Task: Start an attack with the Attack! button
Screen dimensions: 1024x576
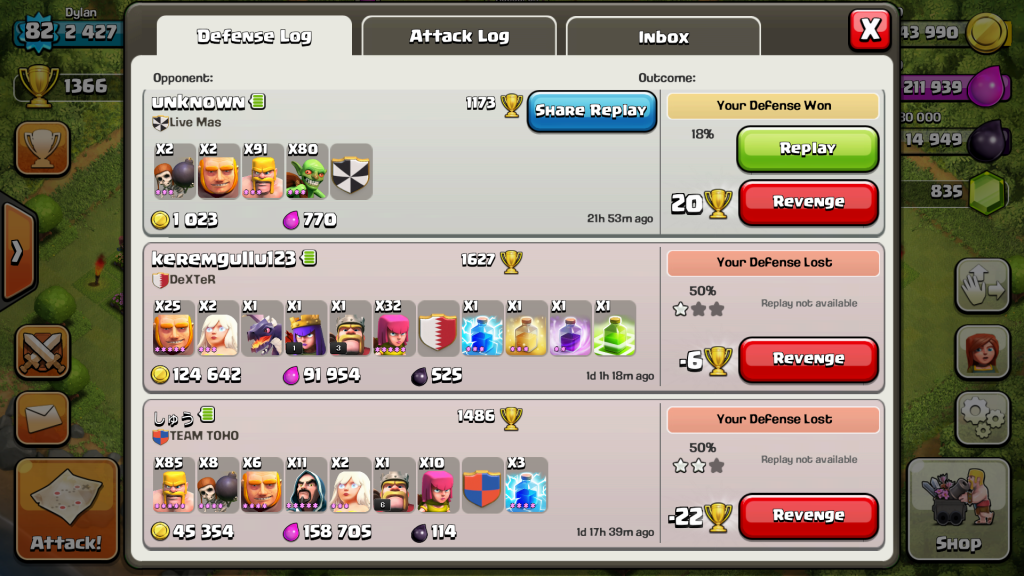Action: [66, 509]
